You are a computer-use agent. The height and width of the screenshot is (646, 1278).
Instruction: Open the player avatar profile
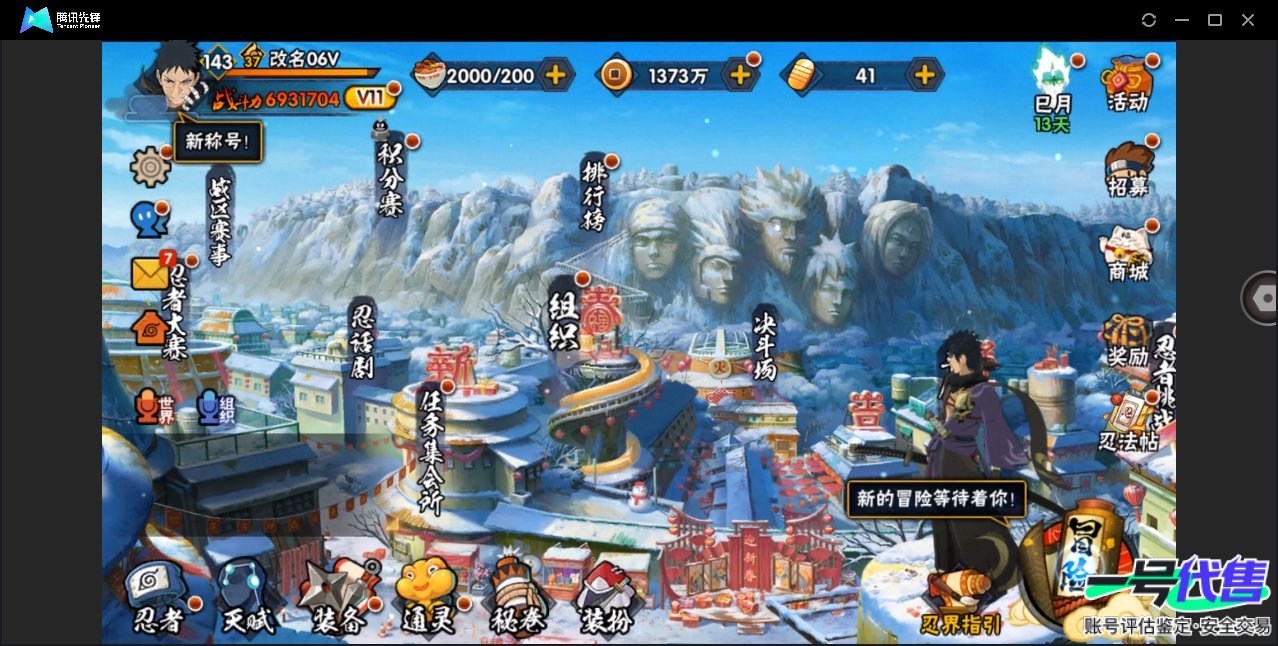click(x=173, y=77)
